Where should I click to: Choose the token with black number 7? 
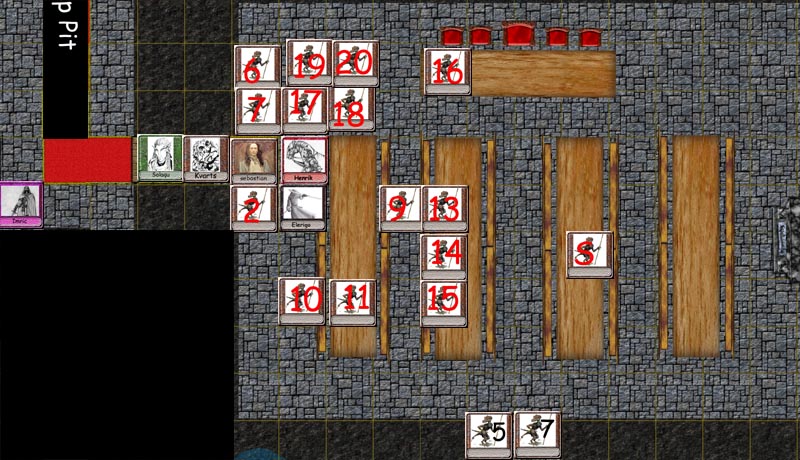tap(537, 433)
